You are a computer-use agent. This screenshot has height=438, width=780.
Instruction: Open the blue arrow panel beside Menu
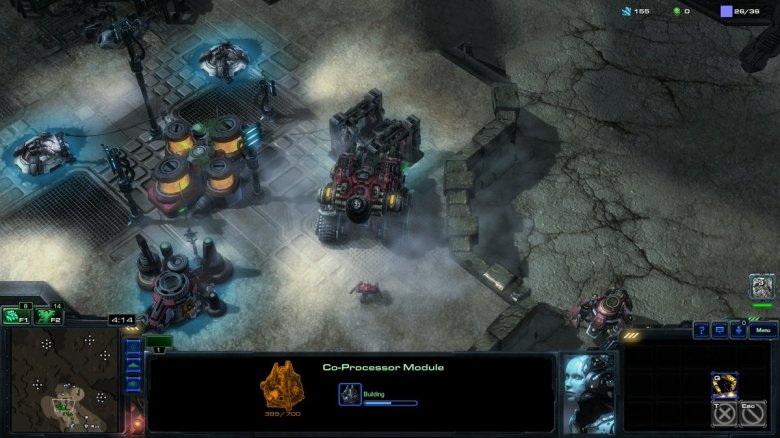coord(737,330)
